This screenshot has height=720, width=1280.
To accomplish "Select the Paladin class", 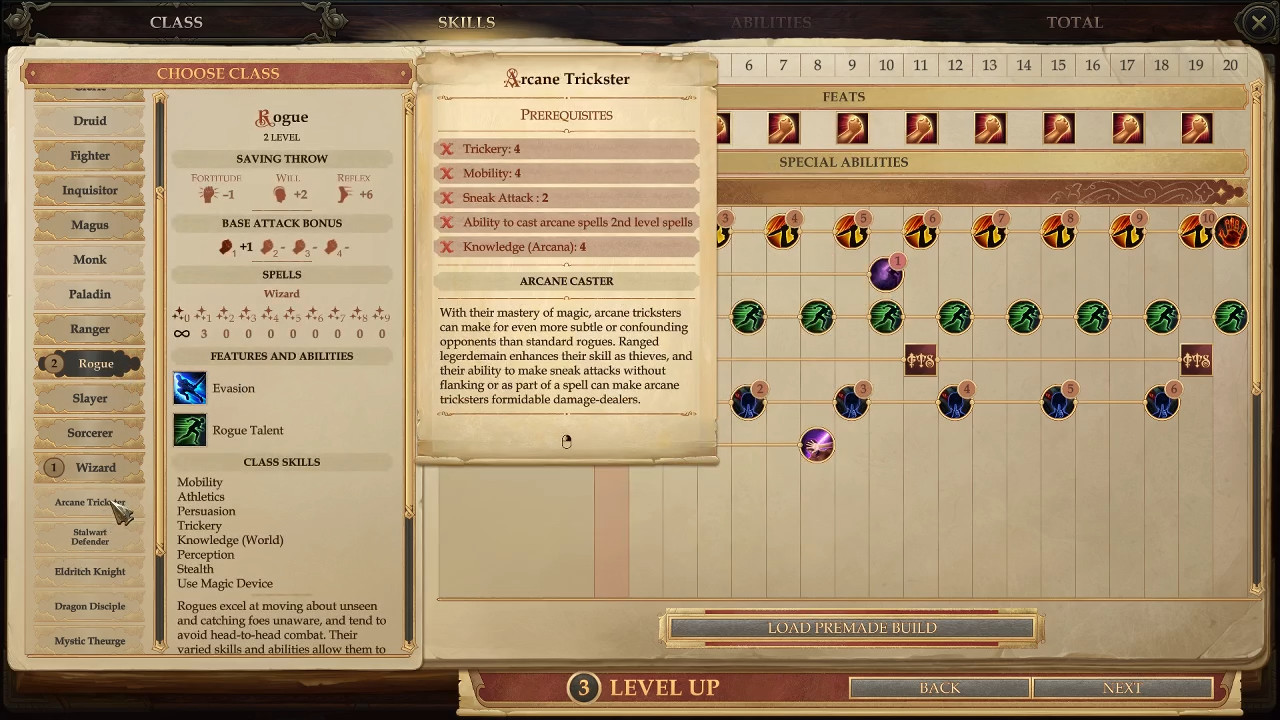I will click(90, 294).
